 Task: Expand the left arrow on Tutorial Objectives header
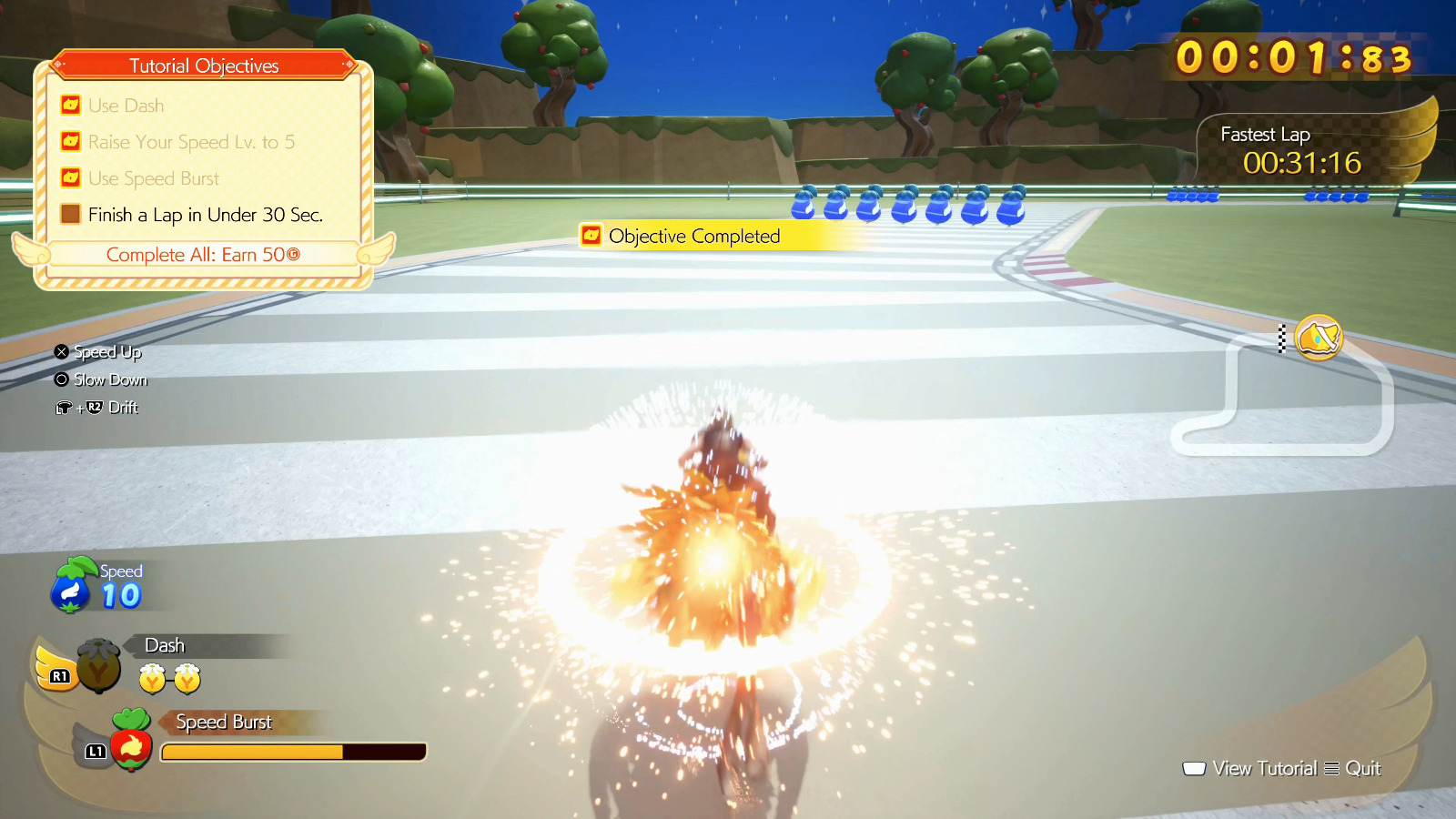click(58, 66)
